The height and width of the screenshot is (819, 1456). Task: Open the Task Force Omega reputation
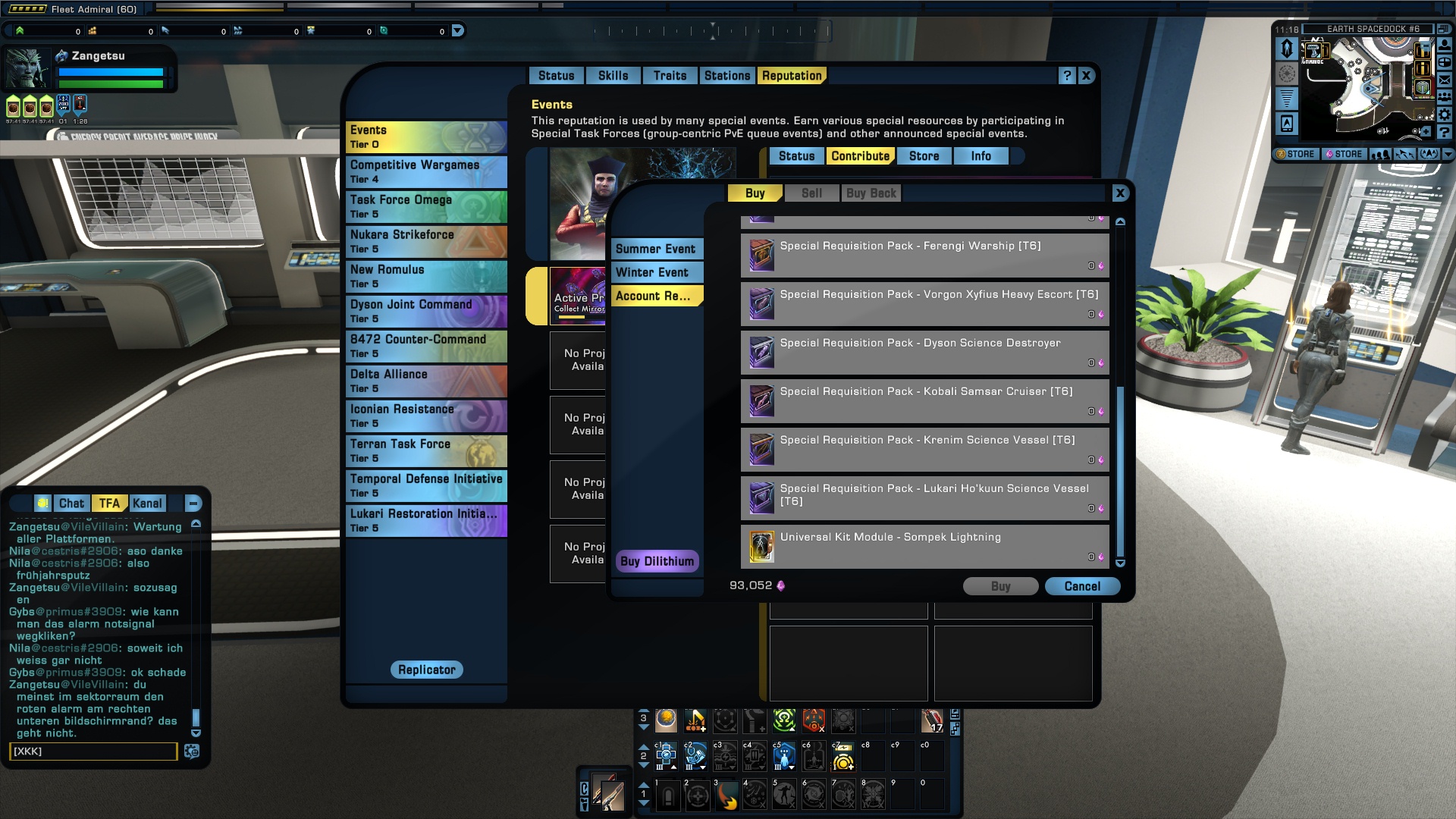tap(426, 206)
